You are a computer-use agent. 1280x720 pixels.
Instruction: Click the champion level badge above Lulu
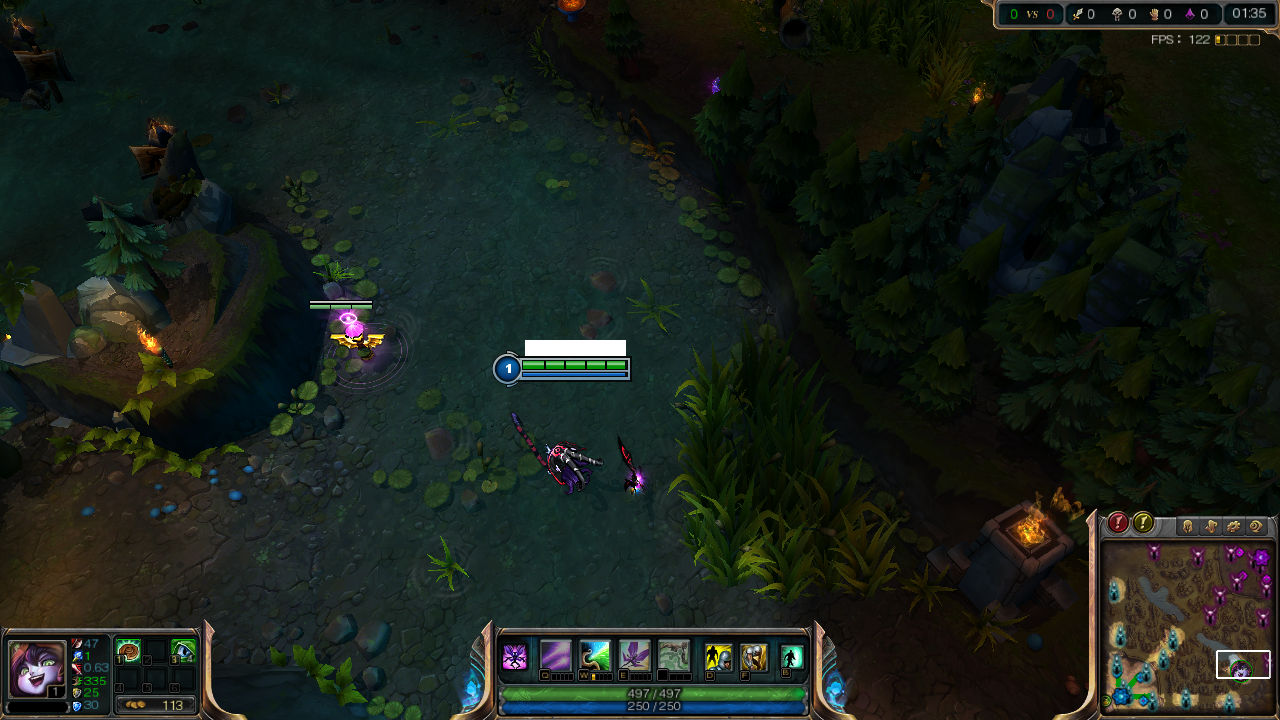pyautogui.click(x=508, y=369)
